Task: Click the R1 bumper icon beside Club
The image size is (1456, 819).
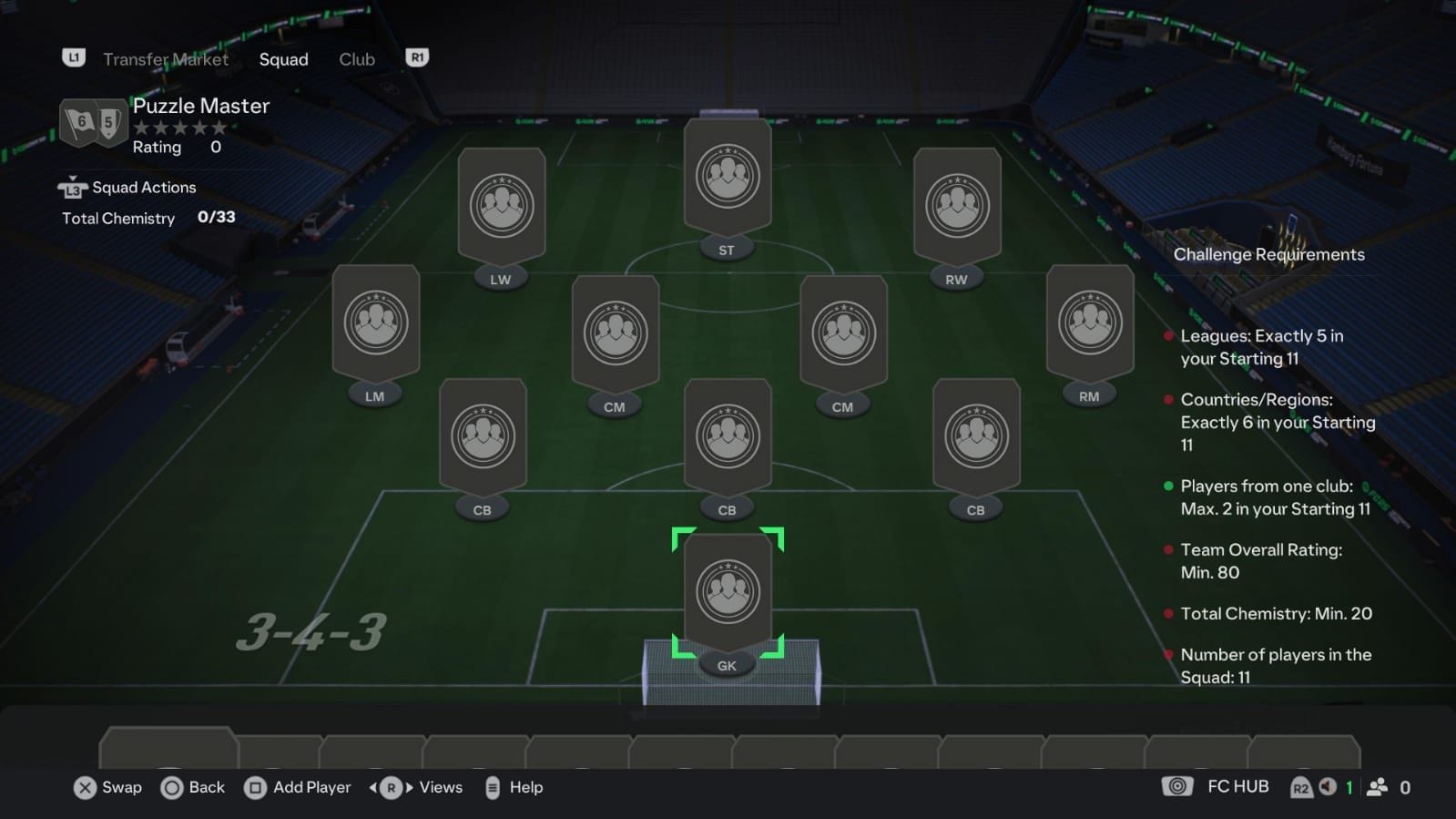Action: 417,57
